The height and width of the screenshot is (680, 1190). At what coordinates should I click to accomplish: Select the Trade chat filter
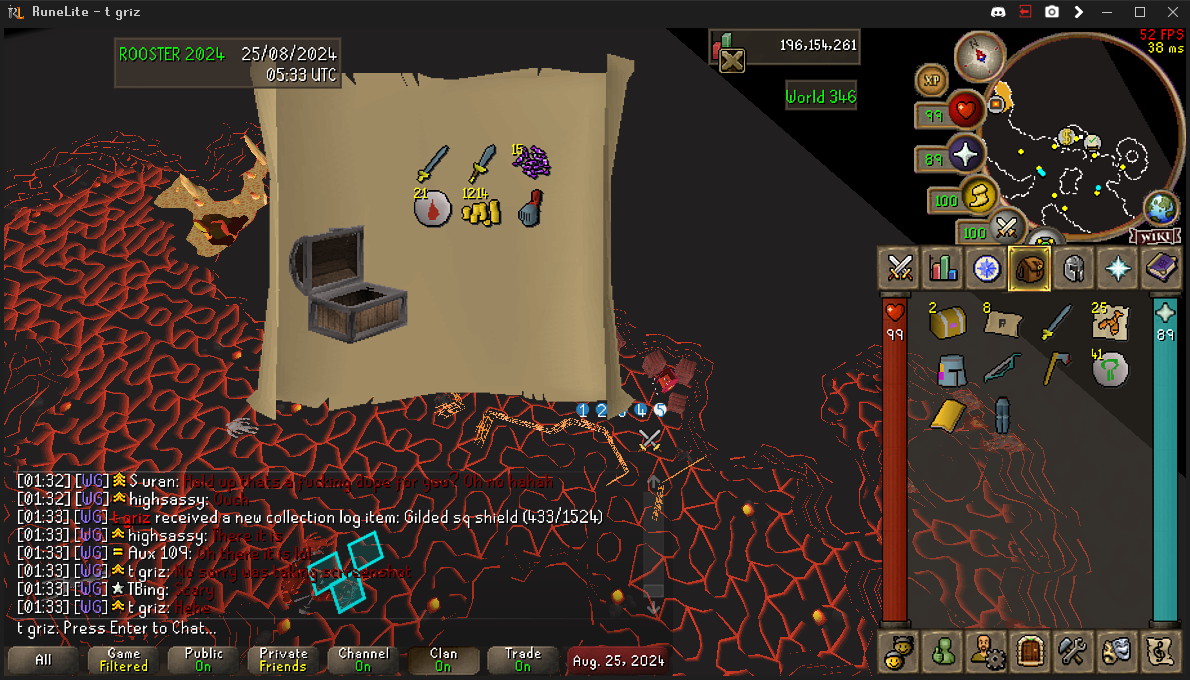(522, 660)
